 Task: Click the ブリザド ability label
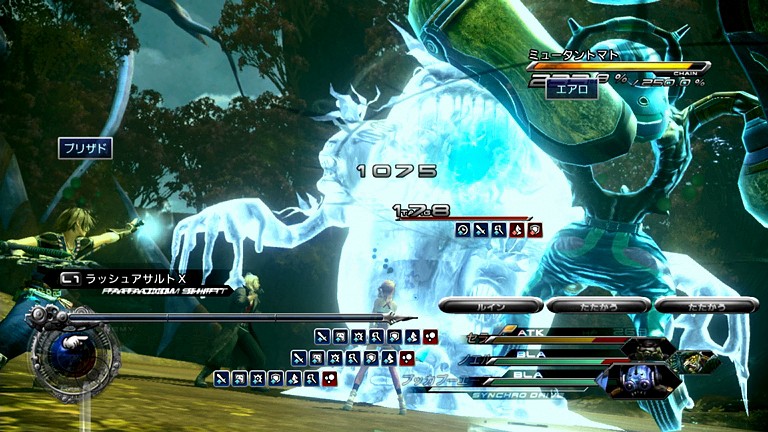click(x=85, y=148)
